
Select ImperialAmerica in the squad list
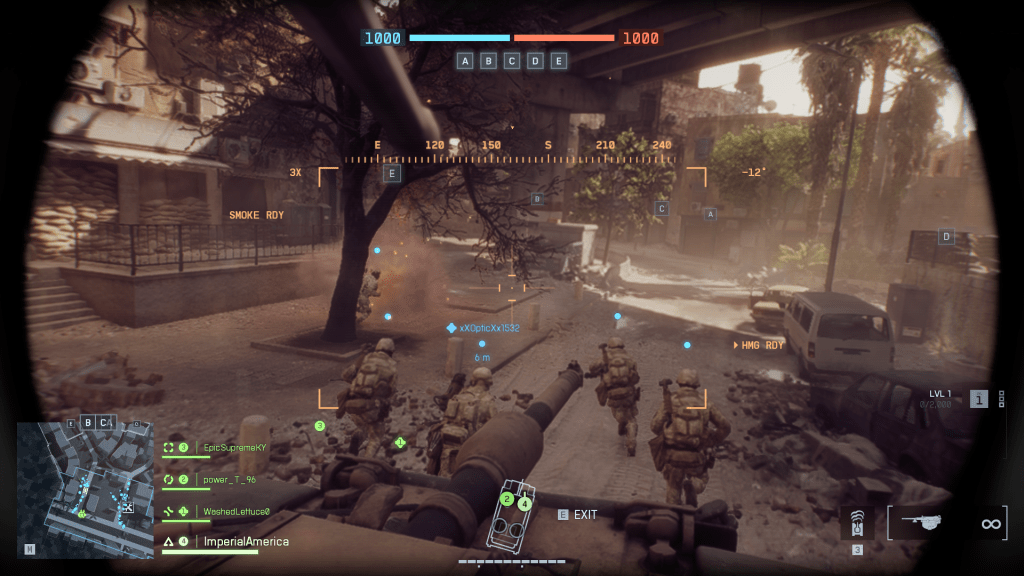246,542
